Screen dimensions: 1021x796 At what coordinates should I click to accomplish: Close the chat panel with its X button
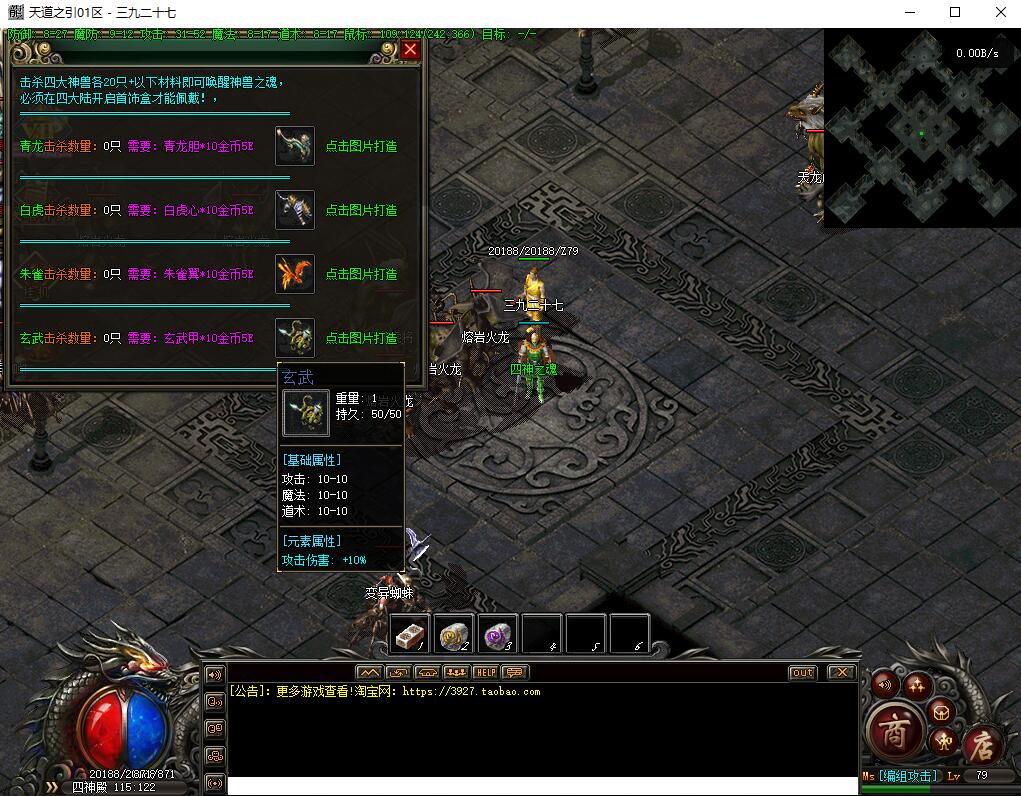click(842, 673)
